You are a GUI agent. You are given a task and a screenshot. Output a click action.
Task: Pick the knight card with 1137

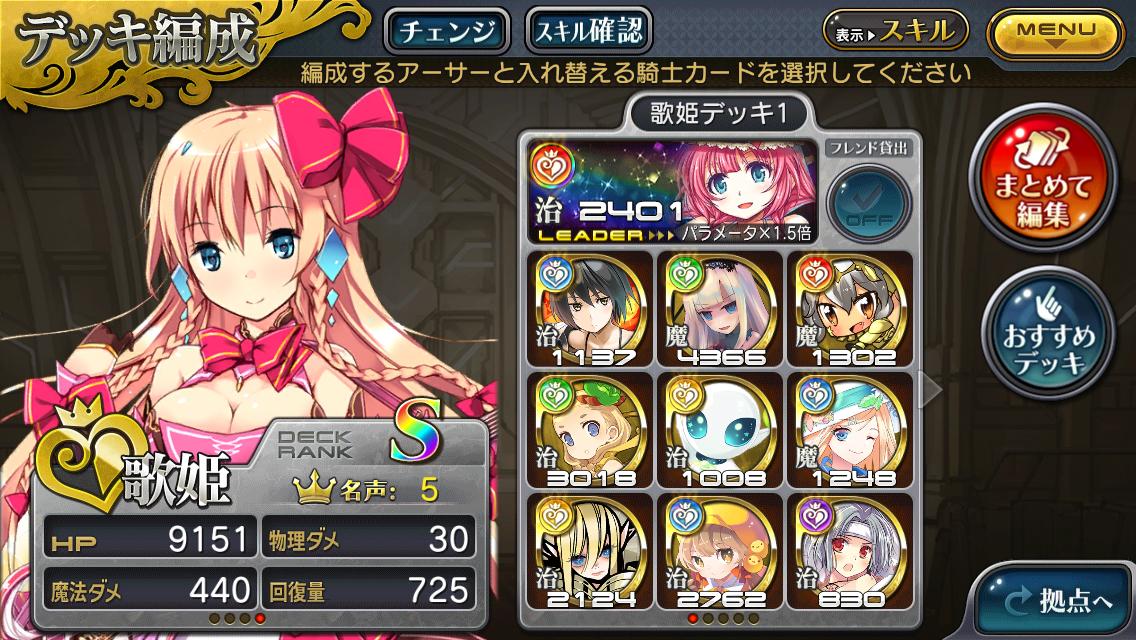pyautogui.click(x=590, y=308)
